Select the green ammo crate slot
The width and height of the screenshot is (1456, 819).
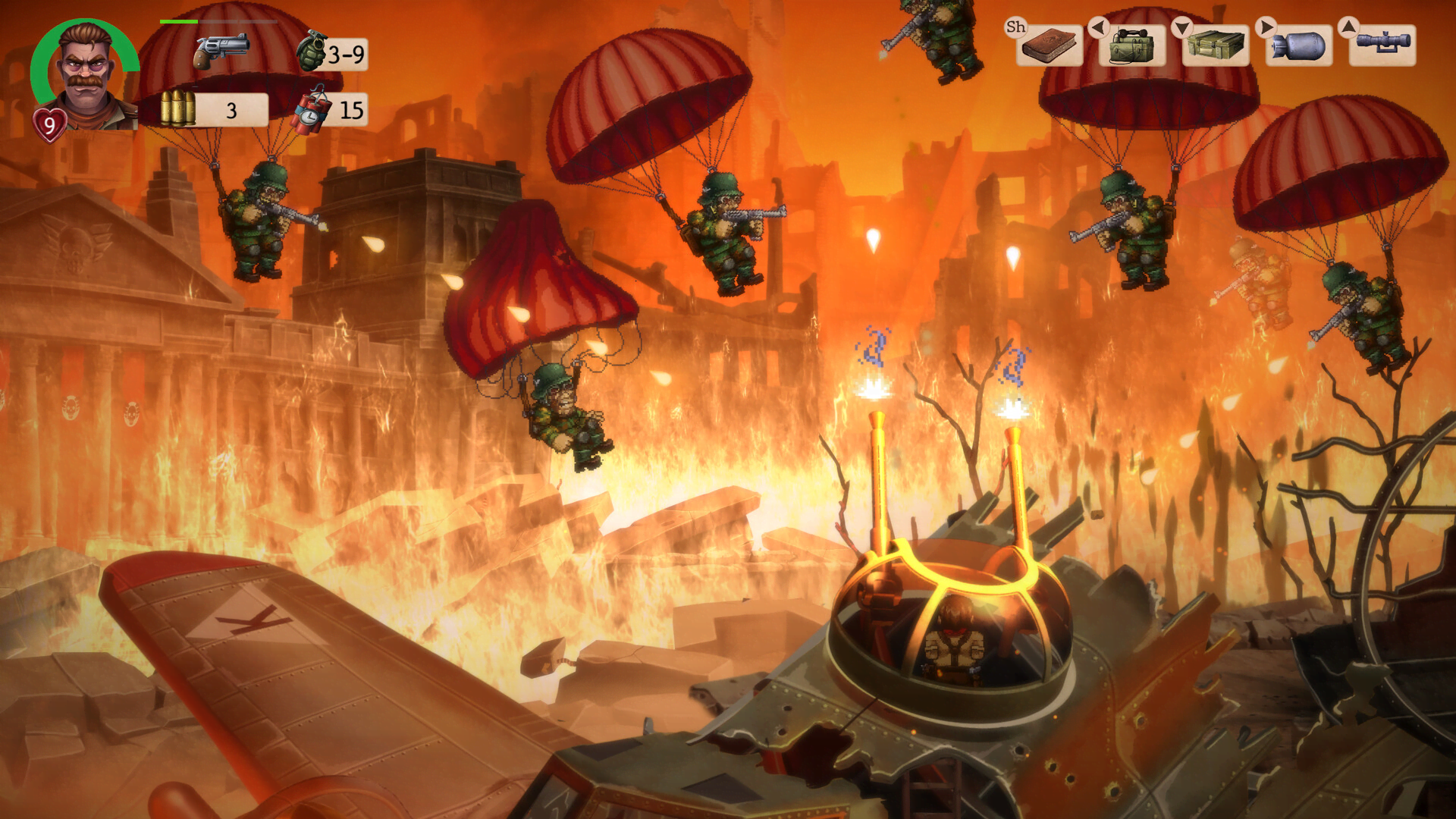coord(1216,45)
